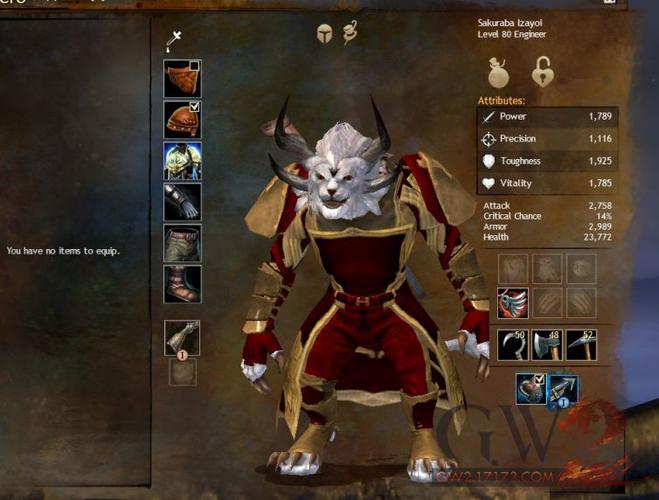The height and width of the screenshot is (500, 659).
Task: Select the black gloves equipment slot
Action: [x=182, y=201]
